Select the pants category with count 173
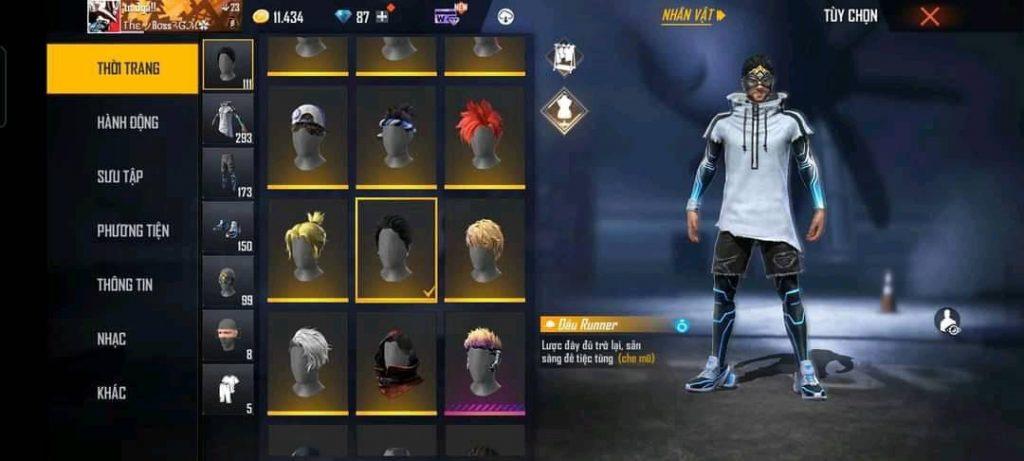Image resolution: width=1024 pixels, height=461 pixels. click(x=228, y=173)
